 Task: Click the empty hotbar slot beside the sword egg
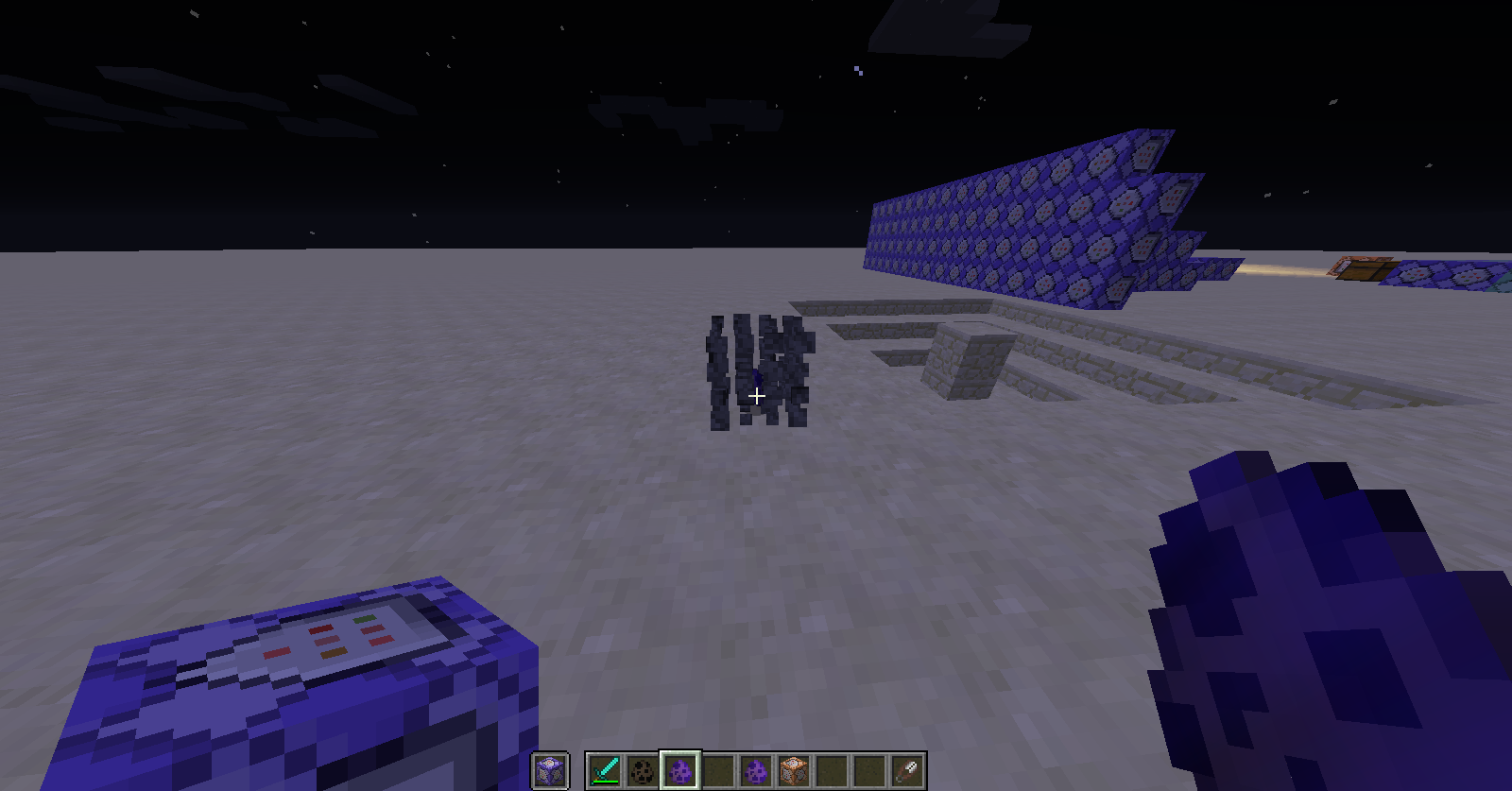(x=716, y=770)
